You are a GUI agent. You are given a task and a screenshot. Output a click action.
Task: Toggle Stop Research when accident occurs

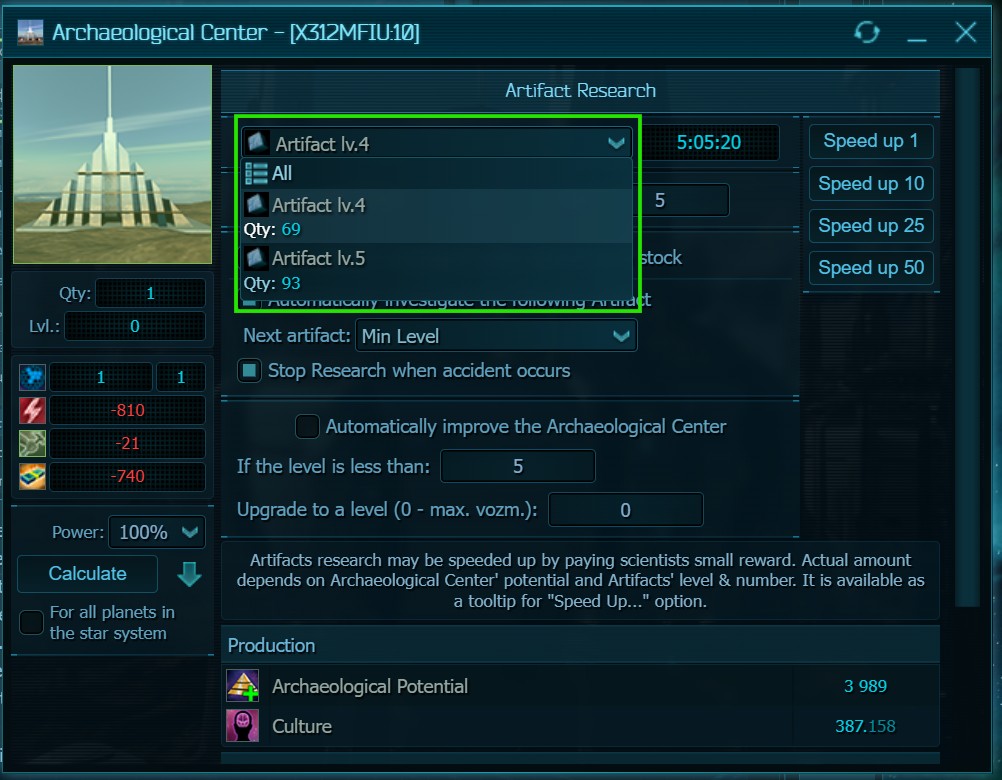(250, 371)
